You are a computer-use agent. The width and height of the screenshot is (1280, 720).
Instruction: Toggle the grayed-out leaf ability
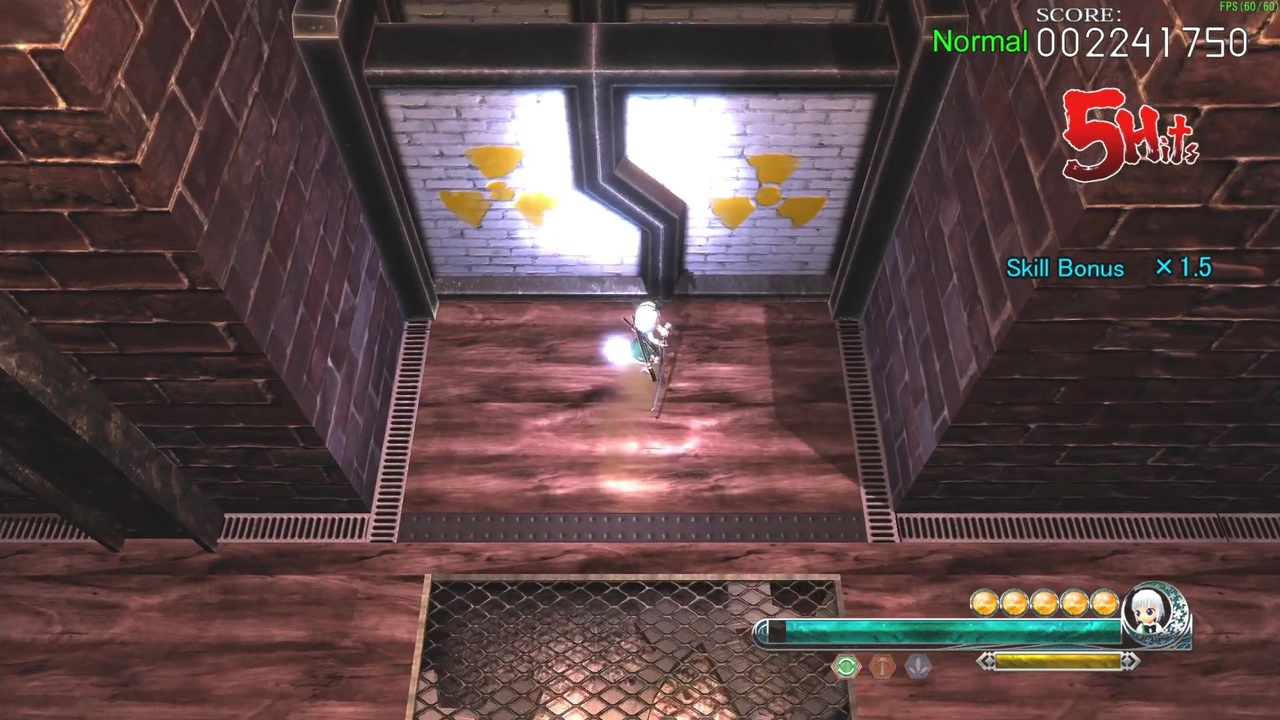[x=917, y=667]
